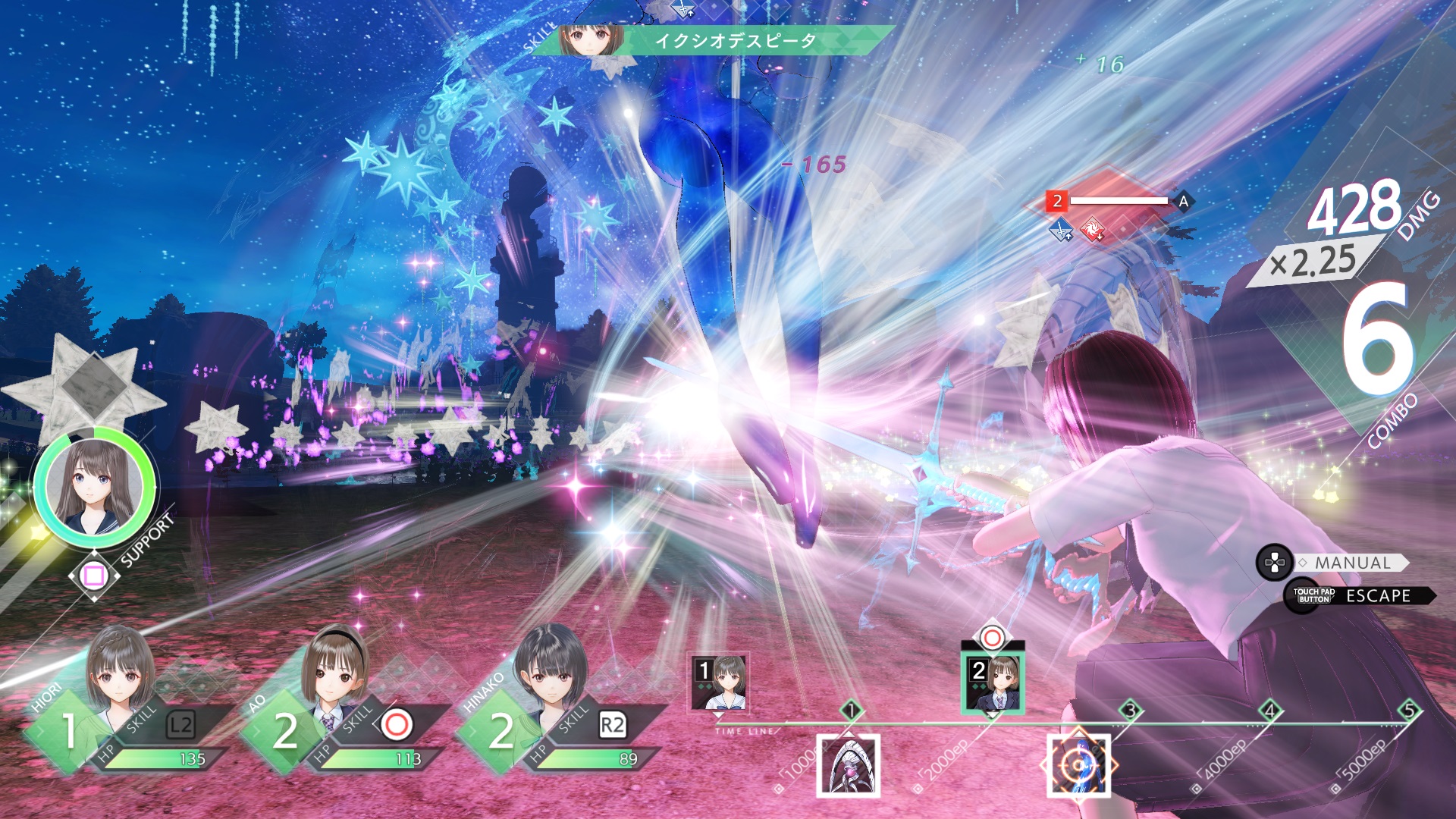Select the timeline portrait numbered 1
Image resolution: width=1456 pixels, height=819 pixels.
[718, 682]
